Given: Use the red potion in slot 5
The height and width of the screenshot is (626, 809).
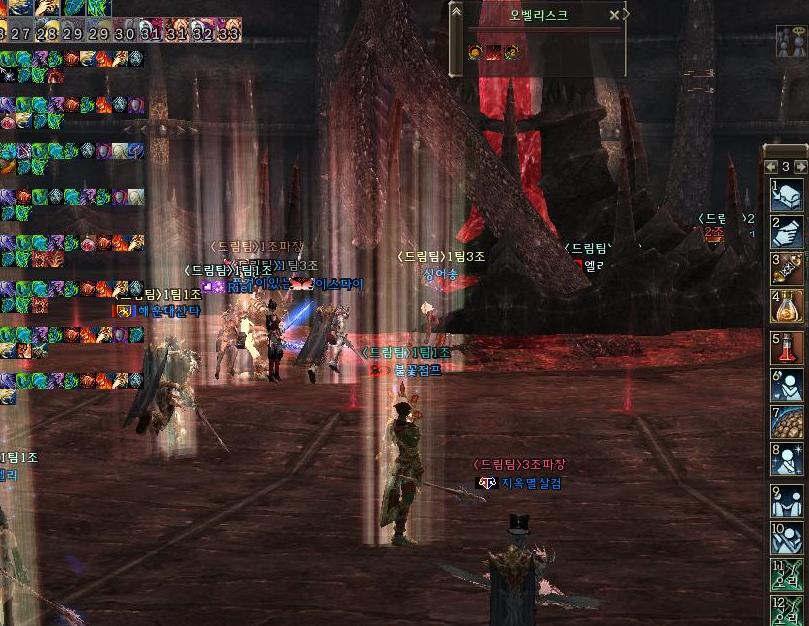Looking at the screenshot, I should click(789, 348).
